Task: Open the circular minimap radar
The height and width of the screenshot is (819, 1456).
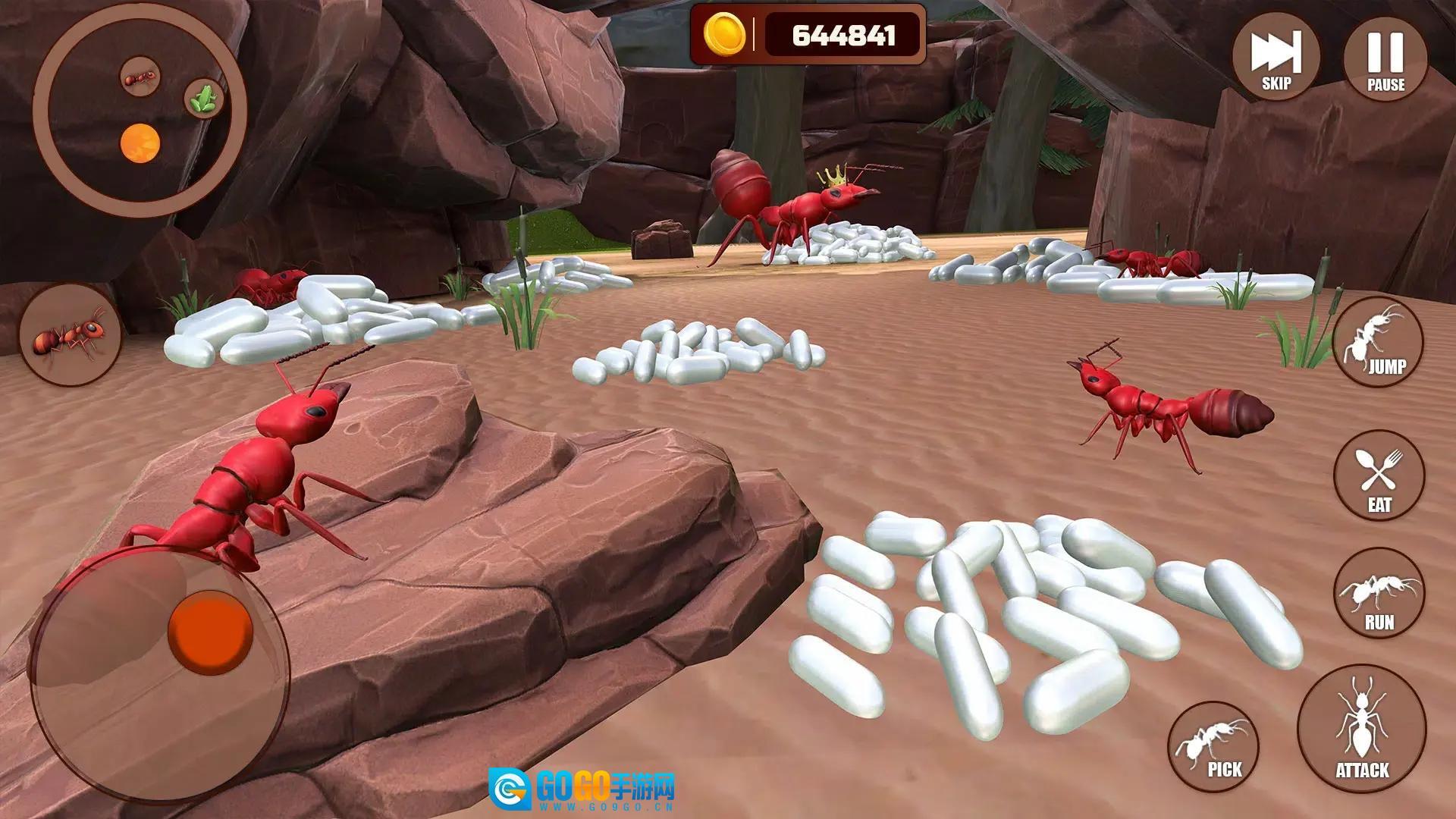Action: point(140,108)
